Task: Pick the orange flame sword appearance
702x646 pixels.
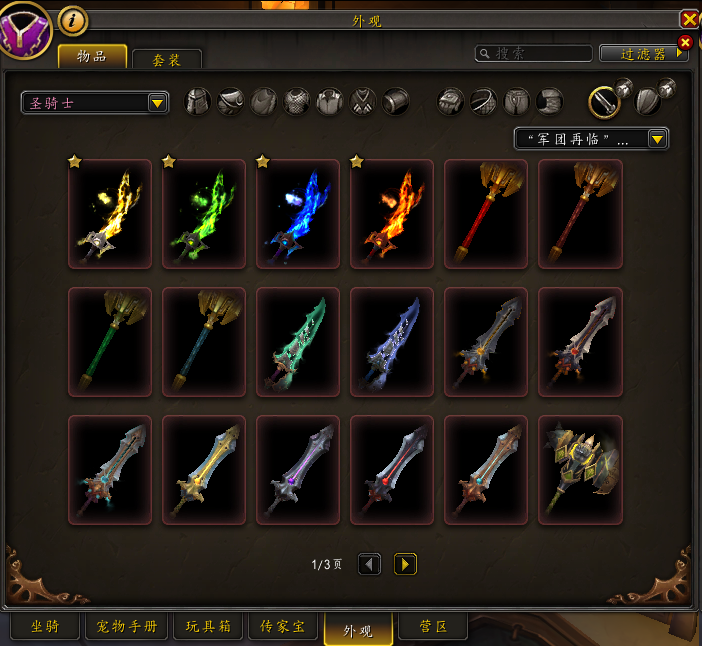Action: [392, 214]
